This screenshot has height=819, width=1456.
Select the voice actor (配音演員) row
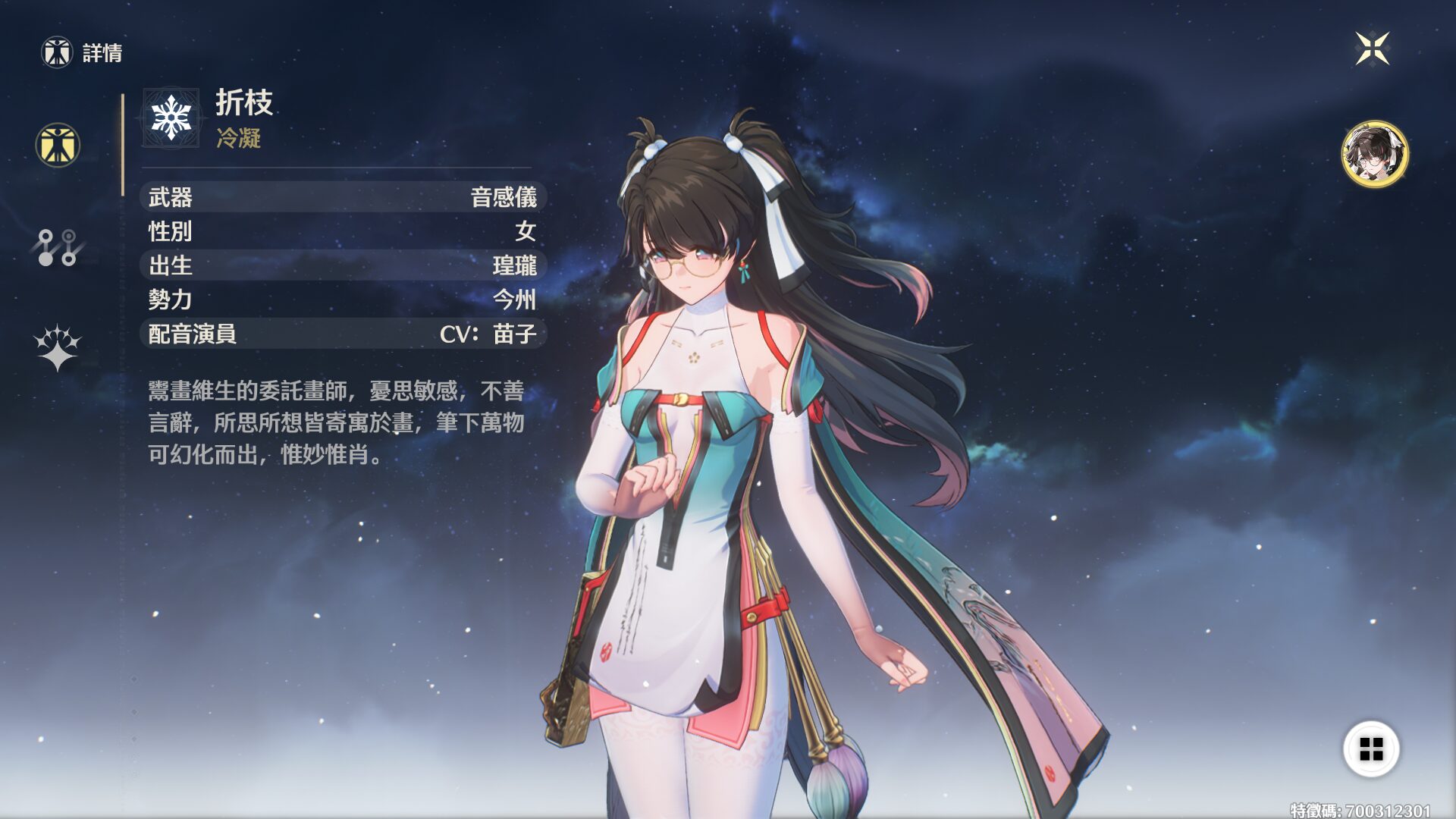click(x=343, y=334)
